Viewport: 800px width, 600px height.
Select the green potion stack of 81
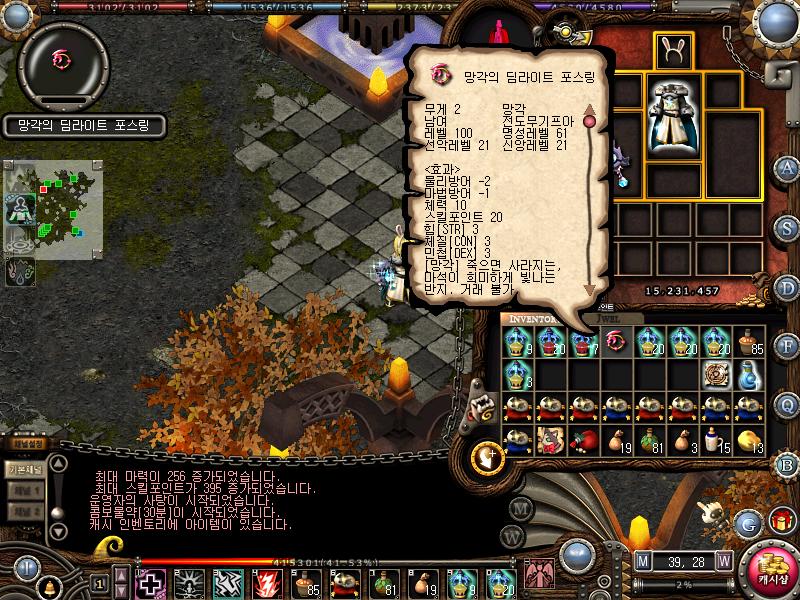click(647, 440)
